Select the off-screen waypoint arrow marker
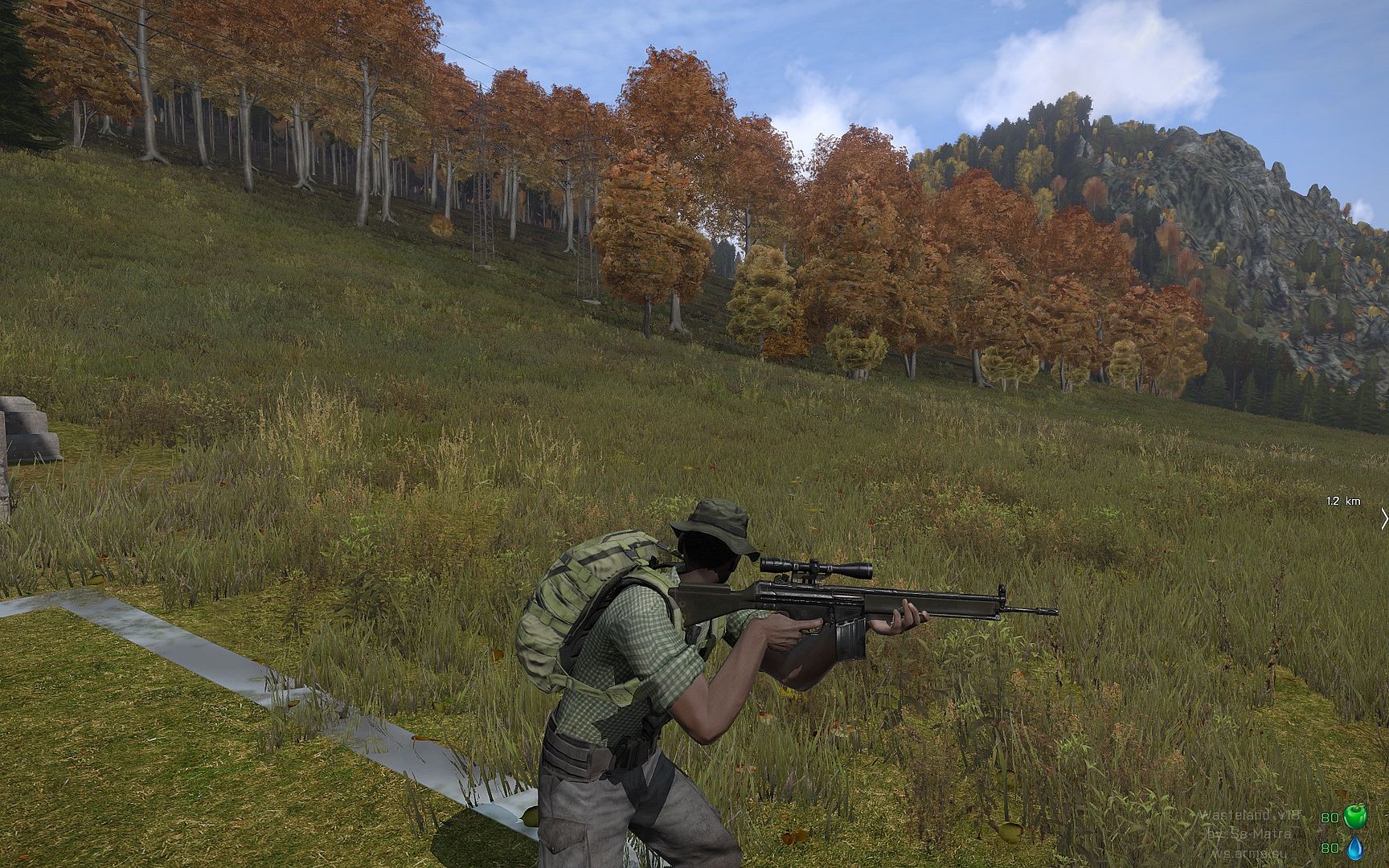 click(x=1383, y=518)
